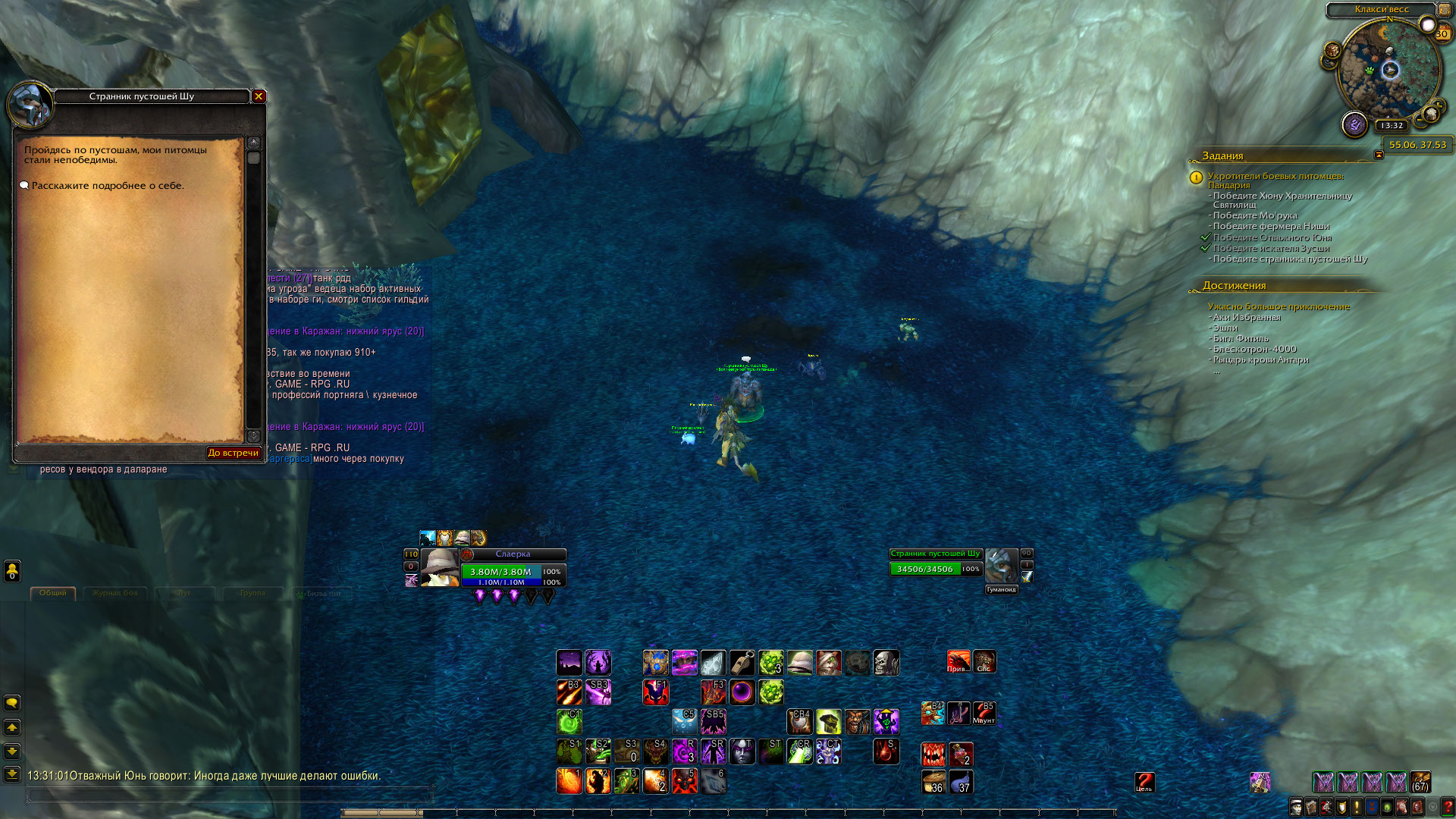Collapse the Задания quest tracker
Screen dimensions: 1456x819
coord(1379,155)
